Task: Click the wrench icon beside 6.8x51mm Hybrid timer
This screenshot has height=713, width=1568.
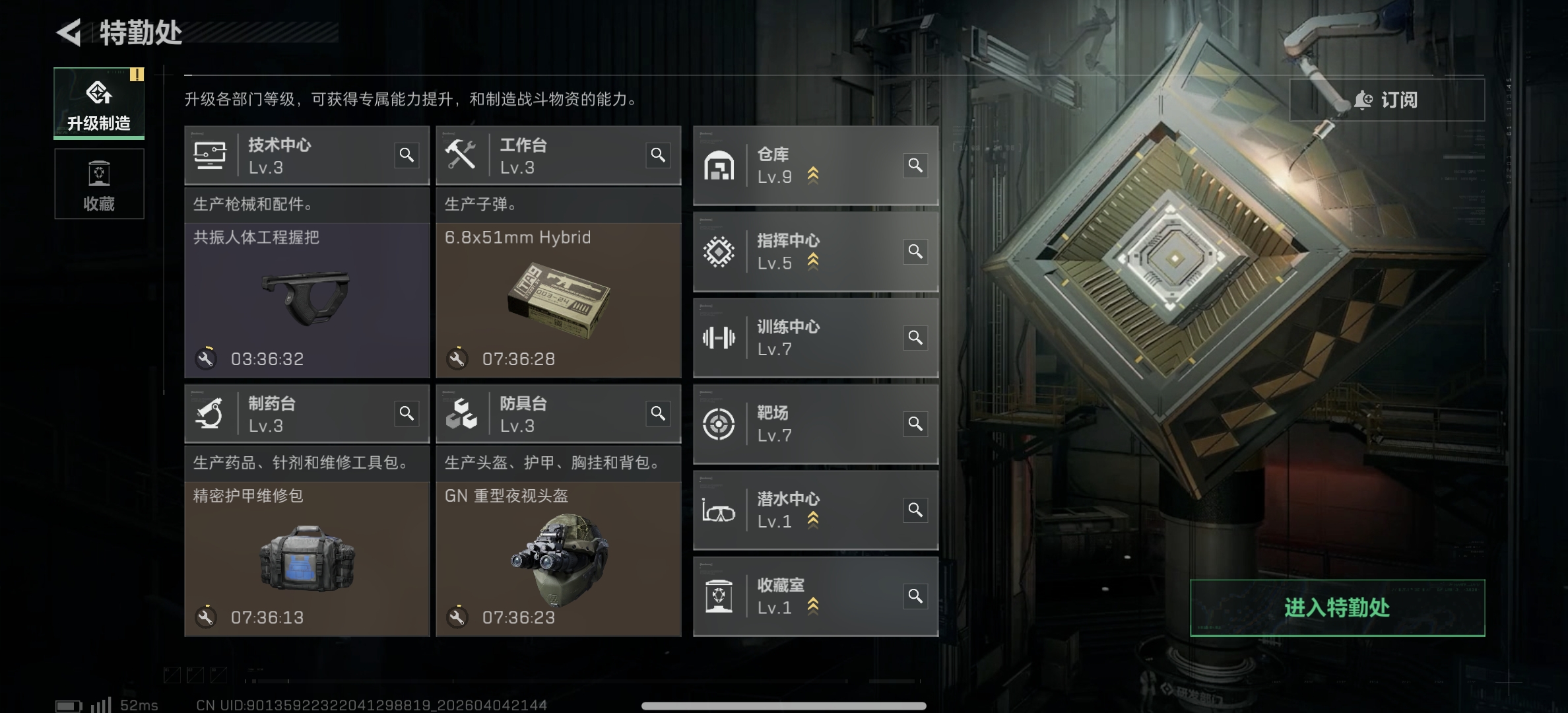Action: click(x=458, y=358)
